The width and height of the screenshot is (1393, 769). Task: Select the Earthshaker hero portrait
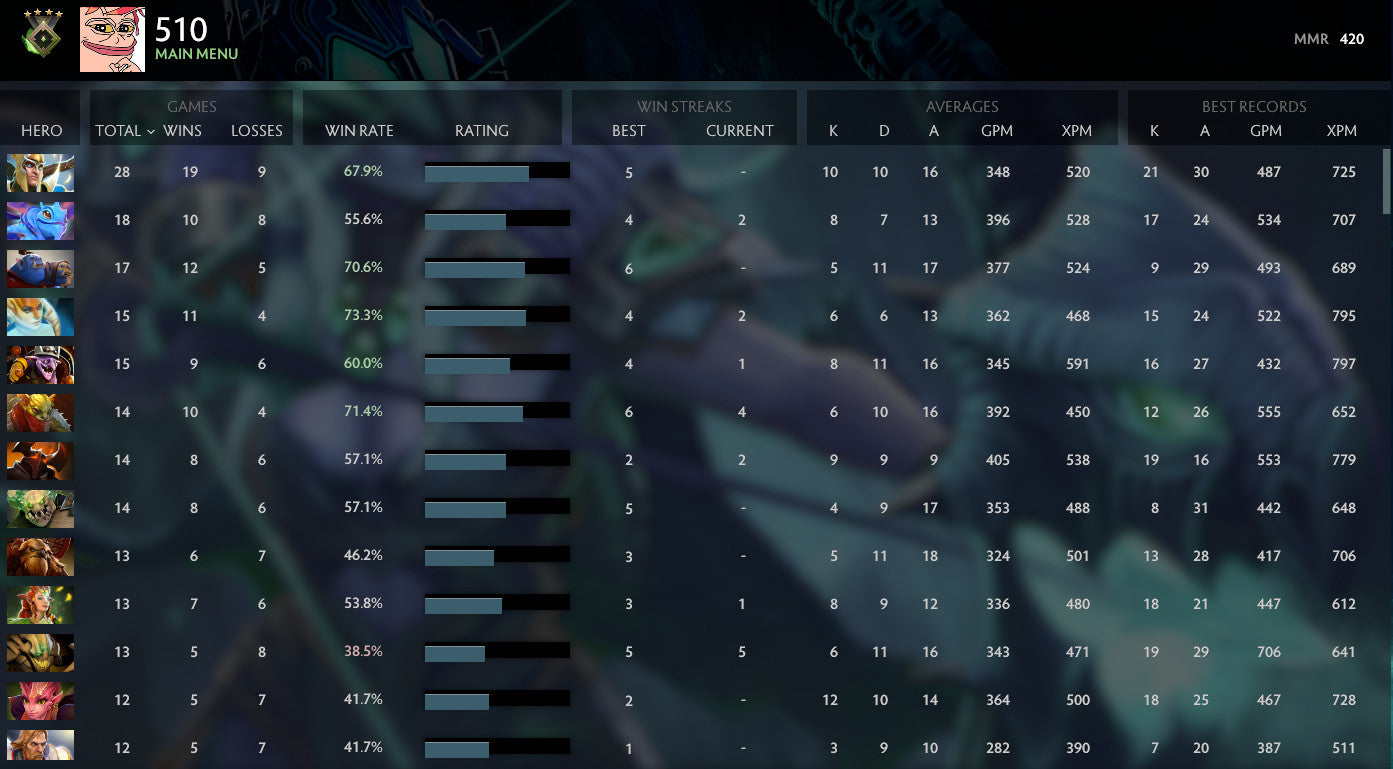click(x=40, y=556)
